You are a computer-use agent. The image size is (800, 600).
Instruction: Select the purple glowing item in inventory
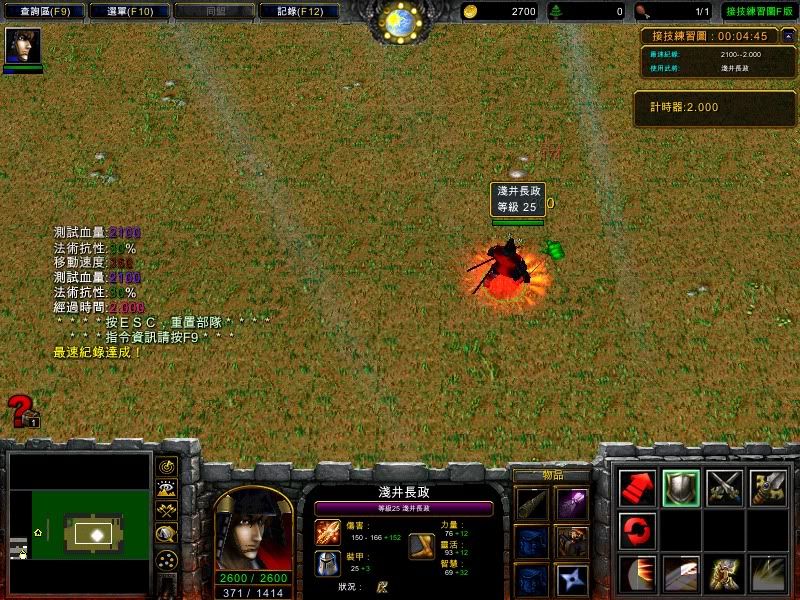(x=574, y=501)
